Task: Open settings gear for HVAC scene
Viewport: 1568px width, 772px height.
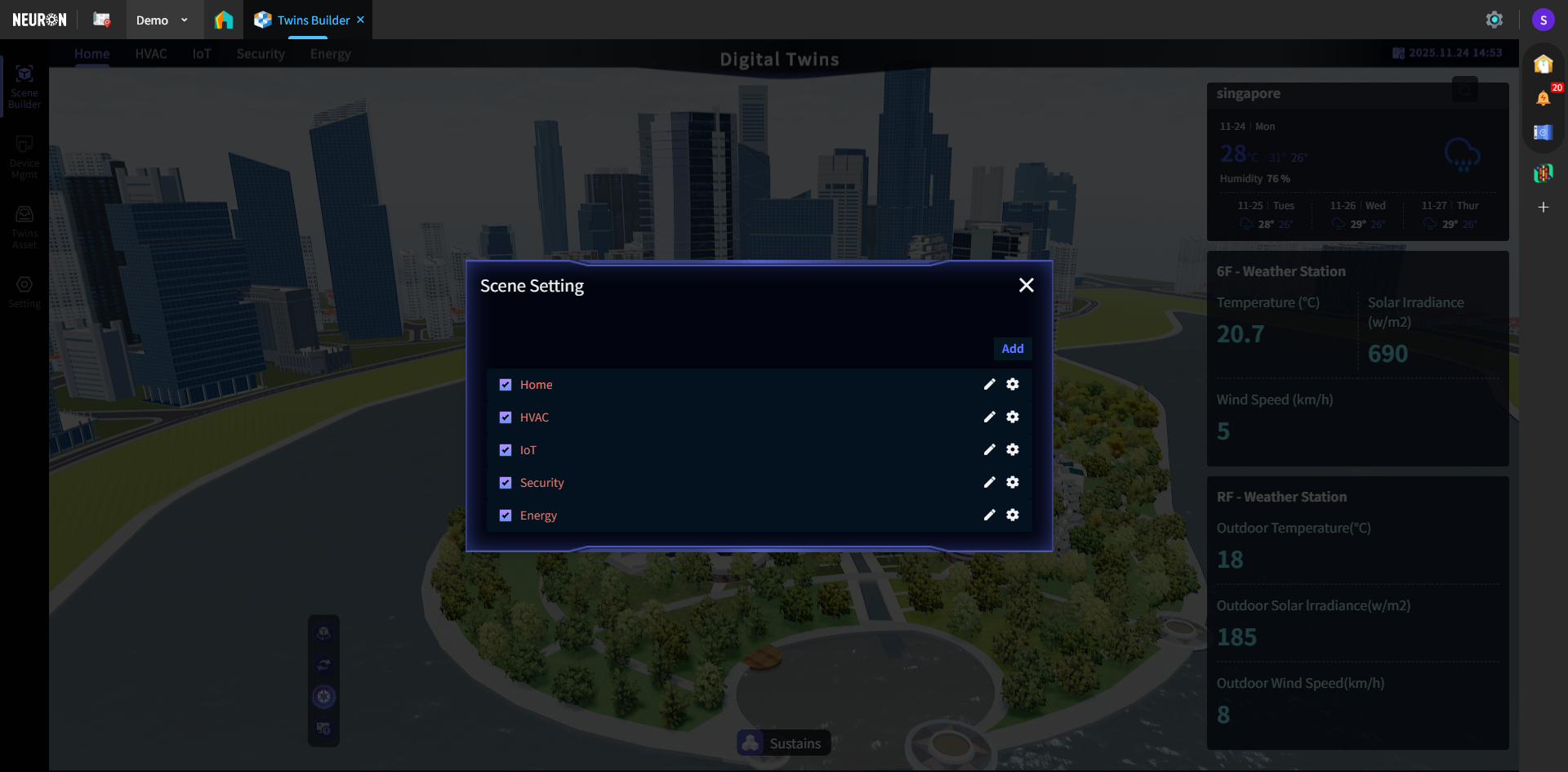Action: click(x=1013, y=417)
